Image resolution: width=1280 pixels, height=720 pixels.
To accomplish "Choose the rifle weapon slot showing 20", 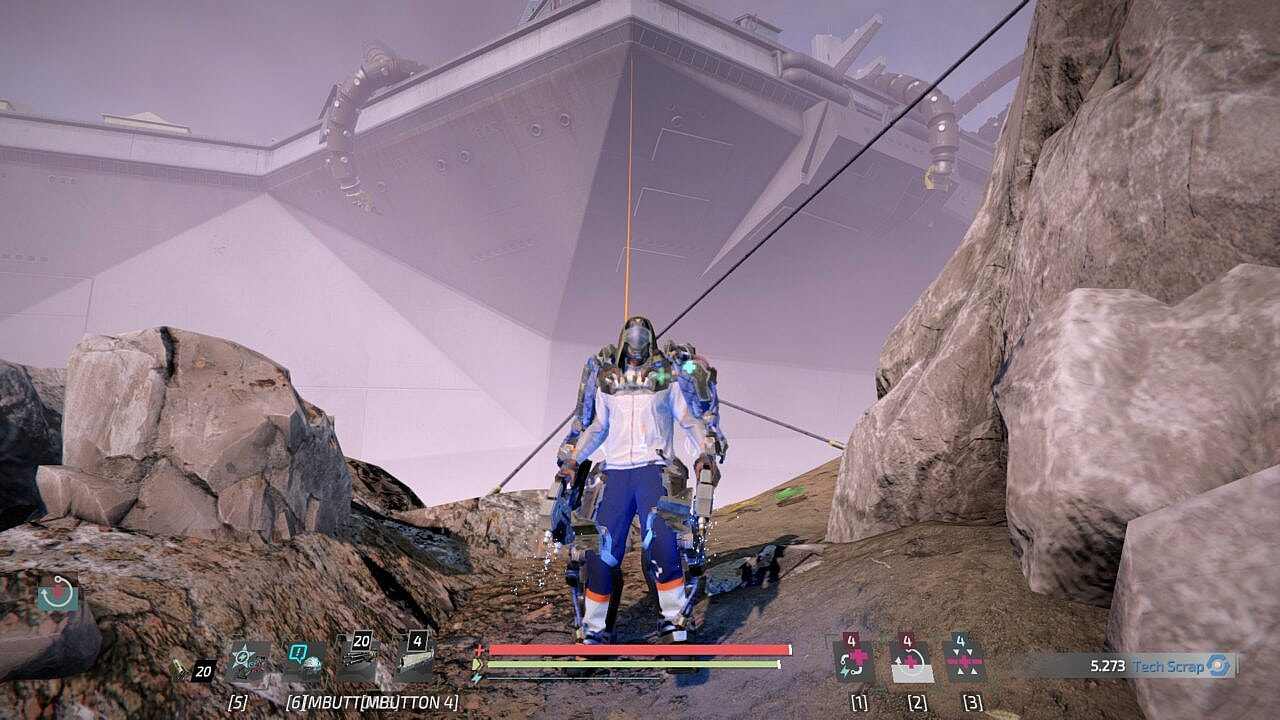I will [x=357, y=660].
